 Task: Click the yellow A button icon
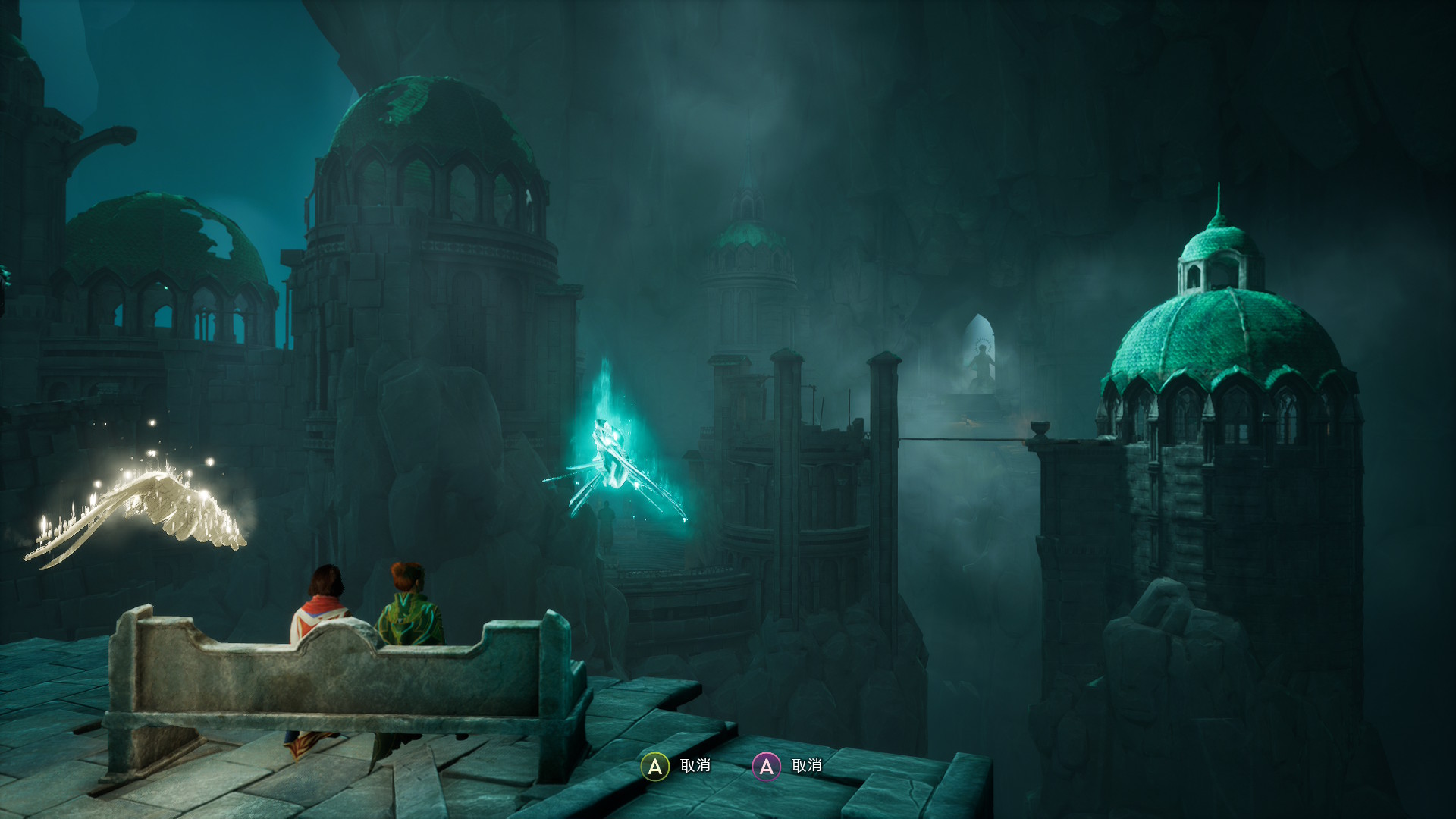(x=653, y=767)
